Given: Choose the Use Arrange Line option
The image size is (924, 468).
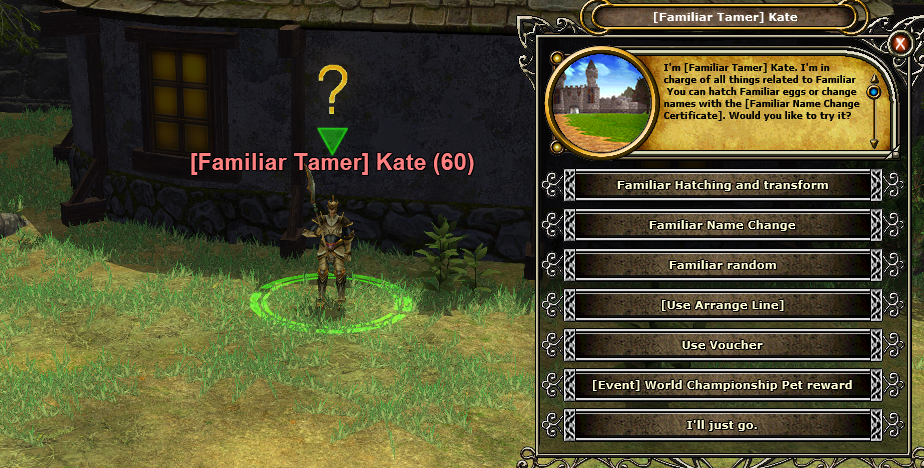Looking at the screenshot, I should coord(722,305).
